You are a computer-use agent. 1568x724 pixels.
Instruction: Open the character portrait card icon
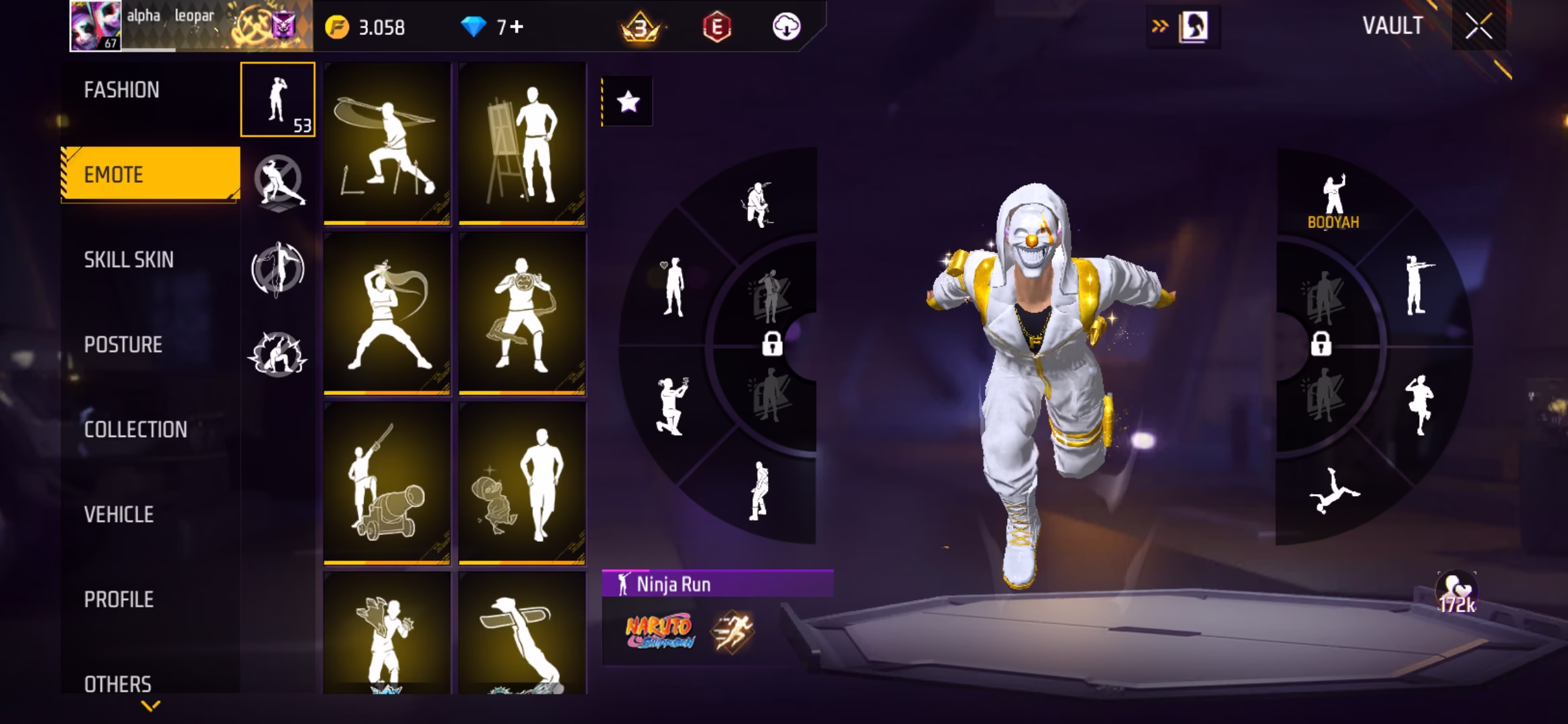(x=1193, y=27)
